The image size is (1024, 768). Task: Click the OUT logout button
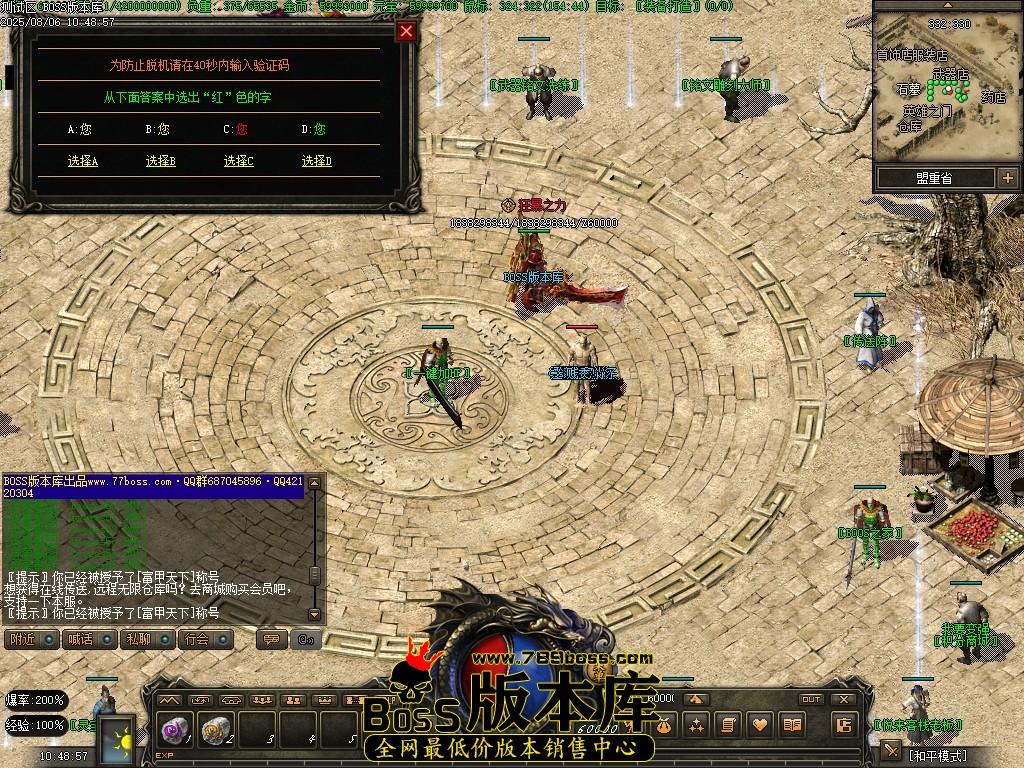(811, 699)
